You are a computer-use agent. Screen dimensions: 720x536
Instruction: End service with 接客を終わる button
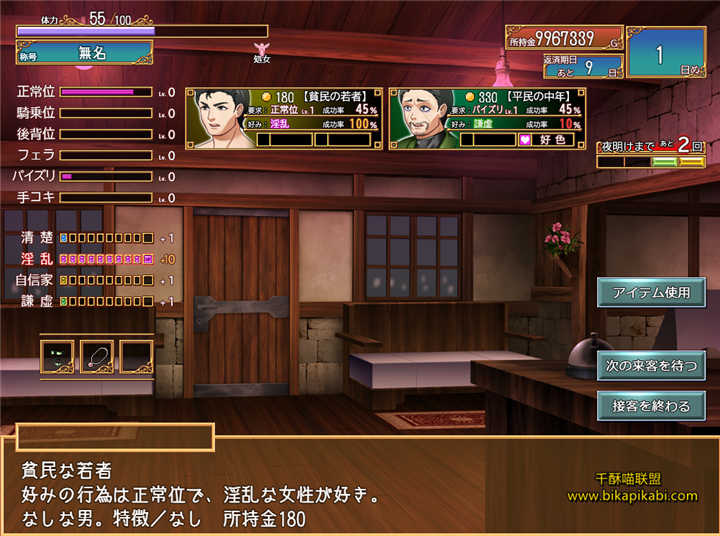click(x=651, y=406)
